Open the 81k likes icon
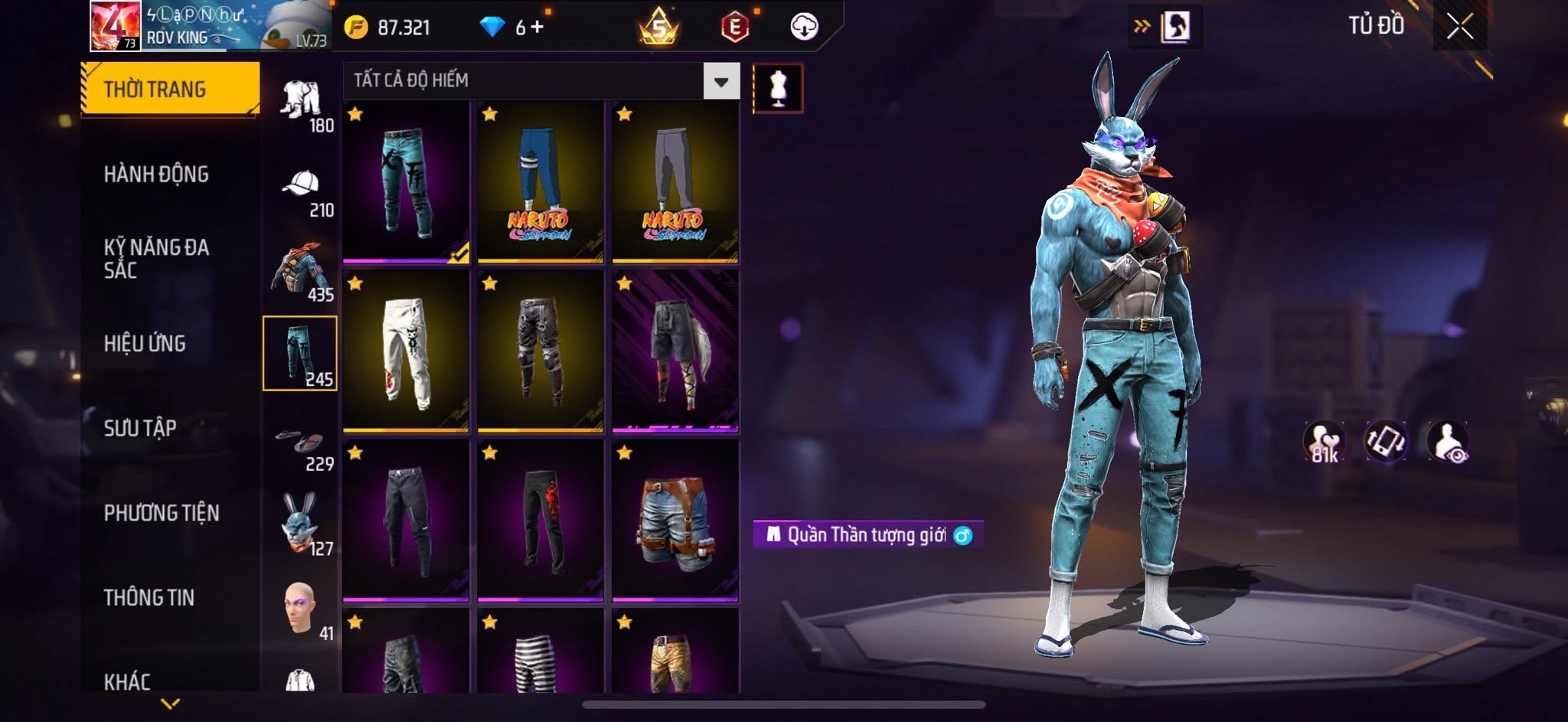Image resolution: width=1568 pixels, height=722 pixels. tap(1324, 442)
